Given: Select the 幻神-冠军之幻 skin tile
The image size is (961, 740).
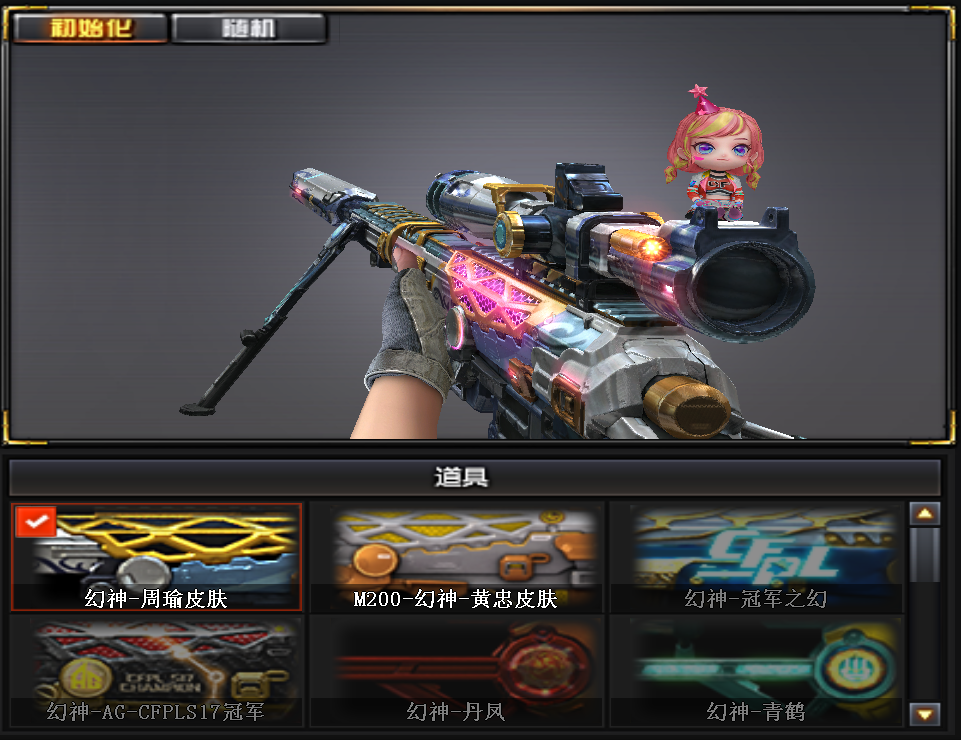Looking at the screenshot, I should [756, 557].
